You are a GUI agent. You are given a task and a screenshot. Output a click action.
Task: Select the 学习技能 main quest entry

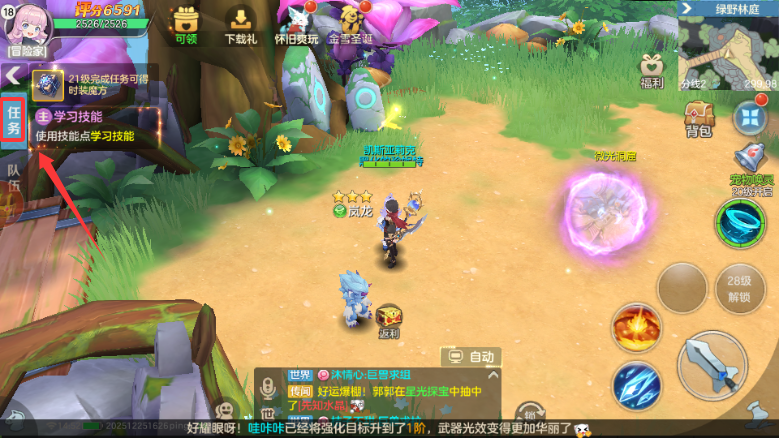pyautogui.click(x=85, y=126)
